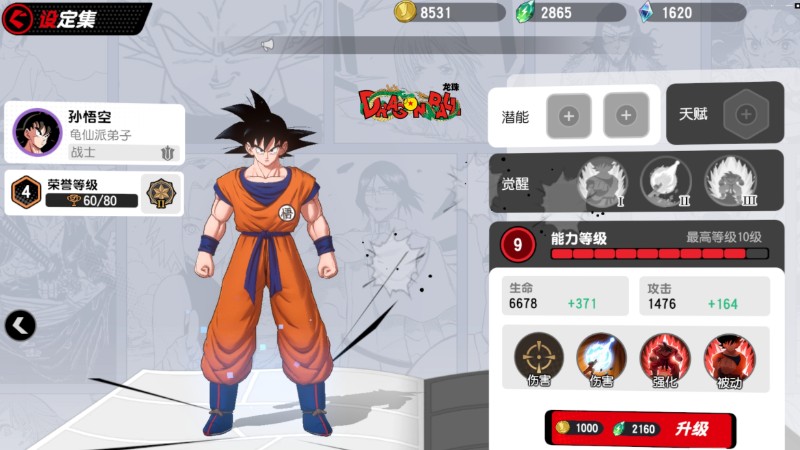Switch to previous character with left arrow
This screenshot has height=450, width=800.
[x=20, y=324]
